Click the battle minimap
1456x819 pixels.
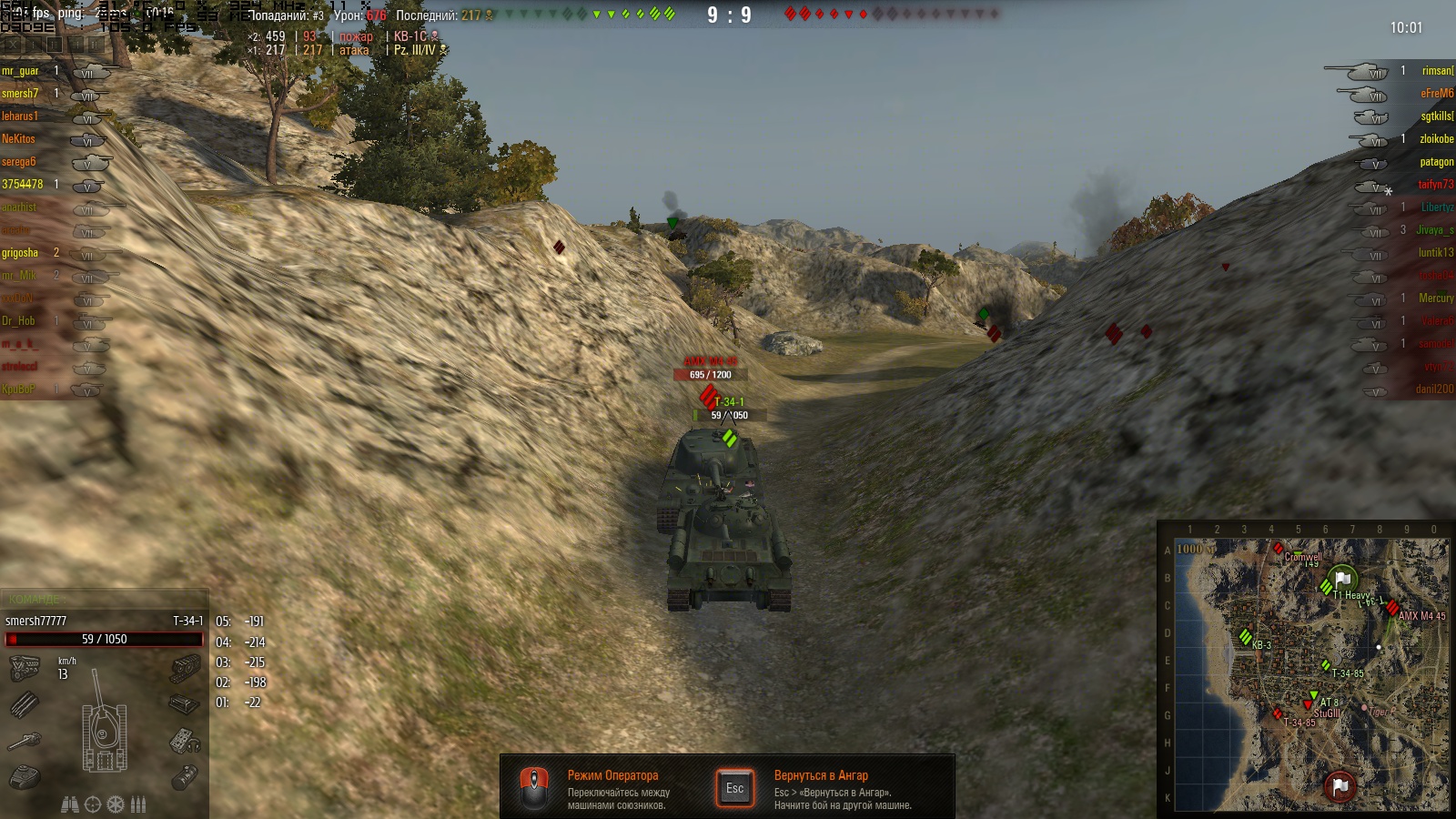coord(1310,674)
